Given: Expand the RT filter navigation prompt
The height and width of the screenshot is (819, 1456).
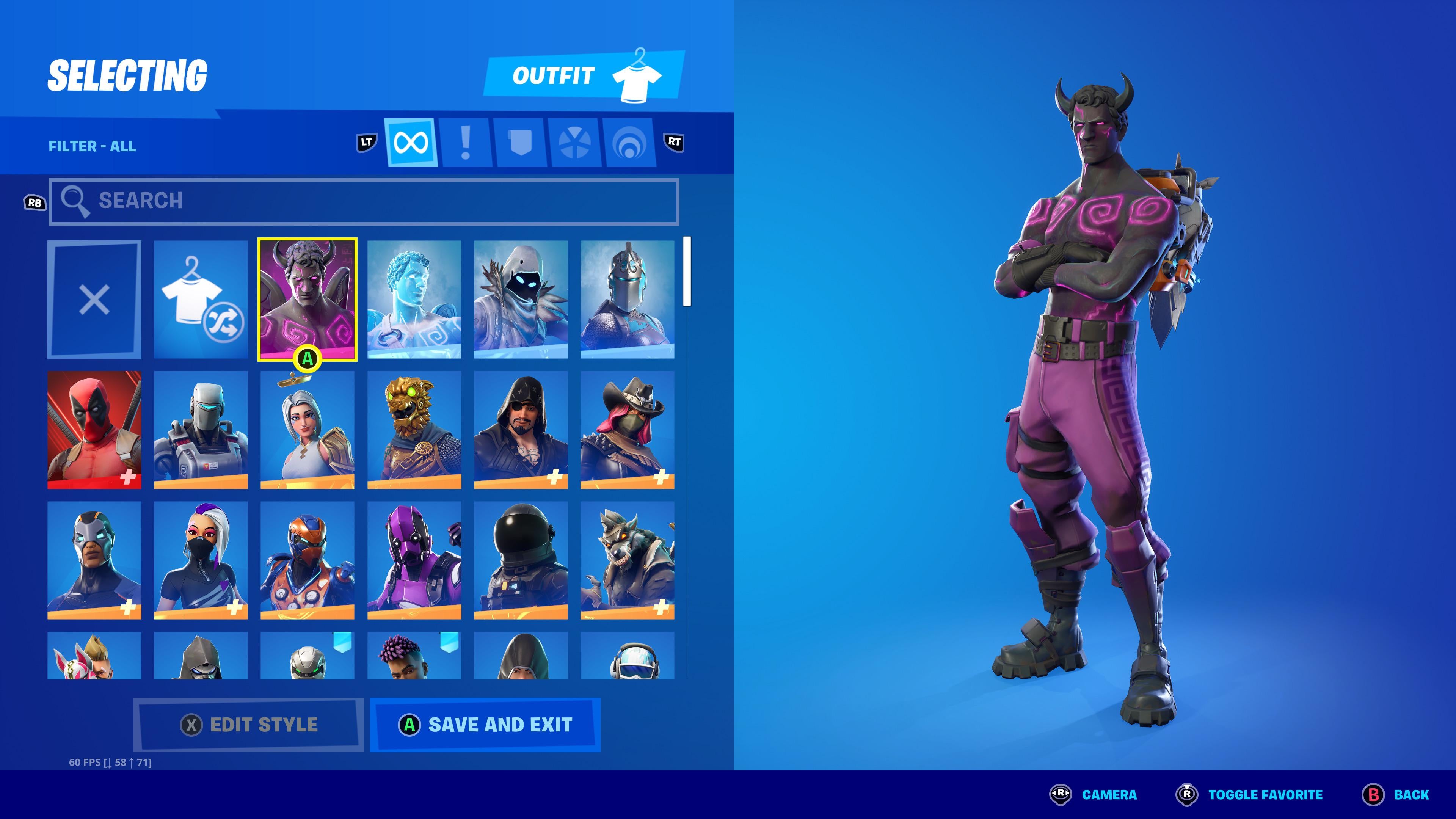Looking at the screenshot, I should point(674,143).
